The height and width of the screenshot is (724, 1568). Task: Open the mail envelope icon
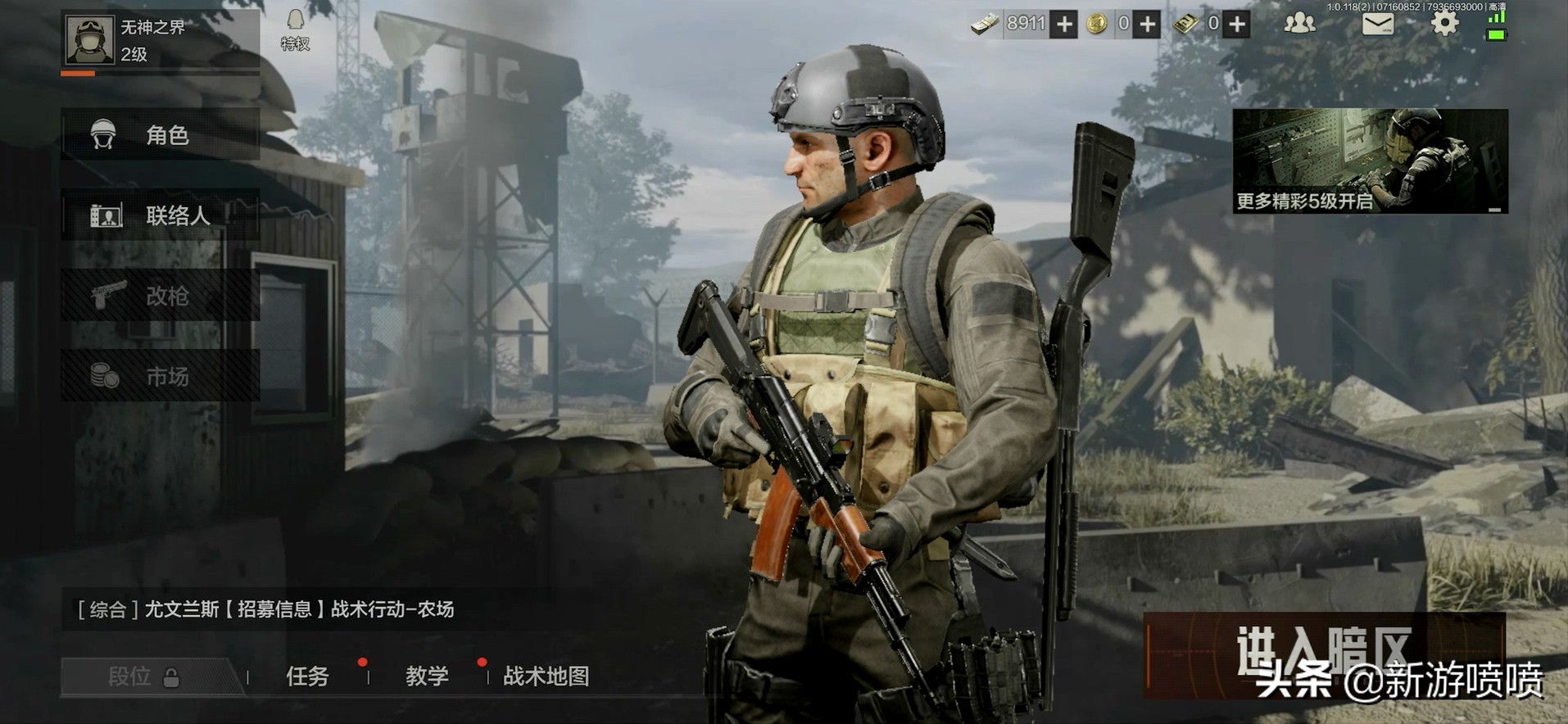click(1379, 25)
